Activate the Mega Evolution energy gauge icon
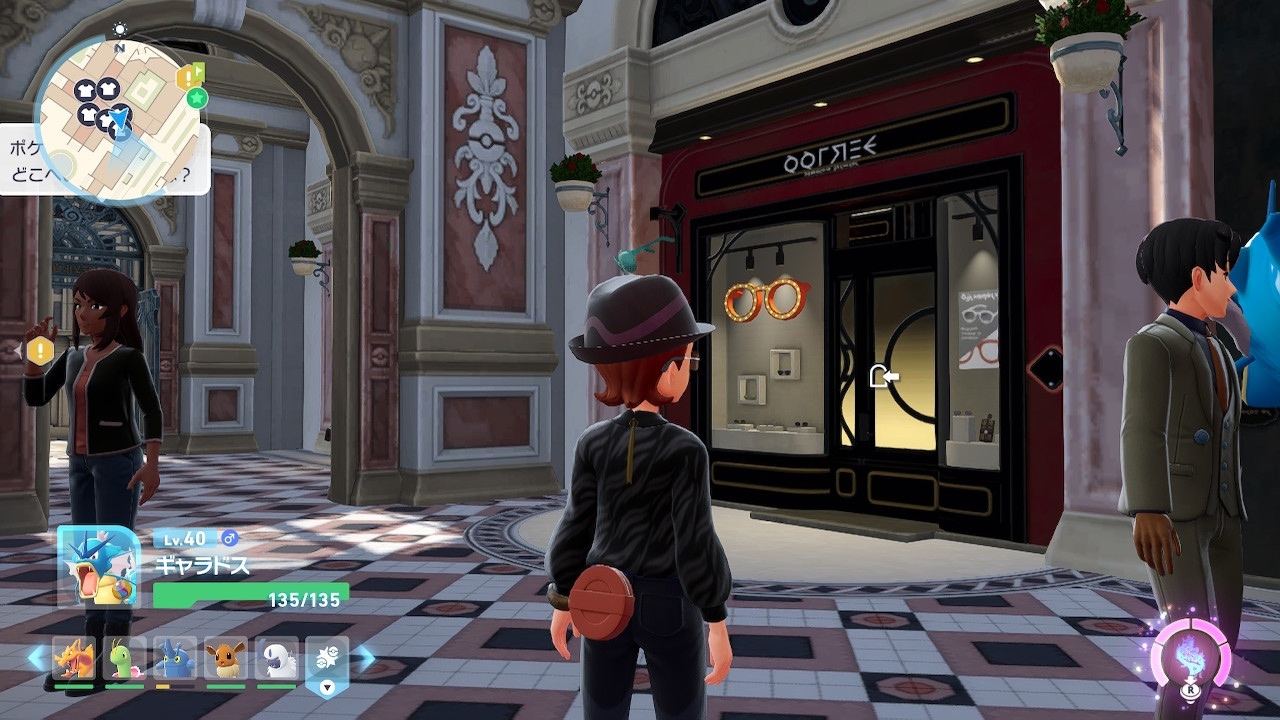The height and width of the screenshot is (720, 1280). (1190, 659)
